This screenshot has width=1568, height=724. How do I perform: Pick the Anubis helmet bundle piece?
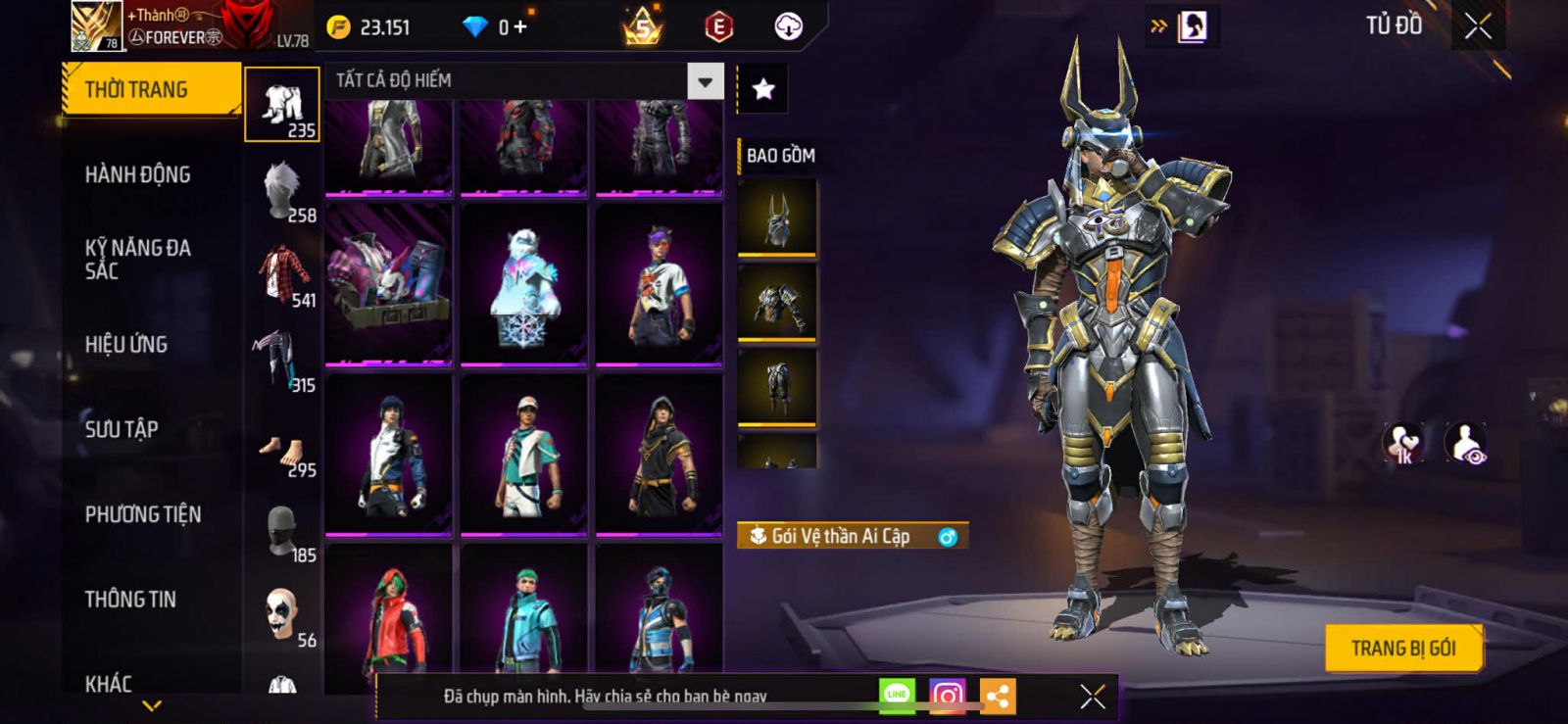[x=777, y=217]
